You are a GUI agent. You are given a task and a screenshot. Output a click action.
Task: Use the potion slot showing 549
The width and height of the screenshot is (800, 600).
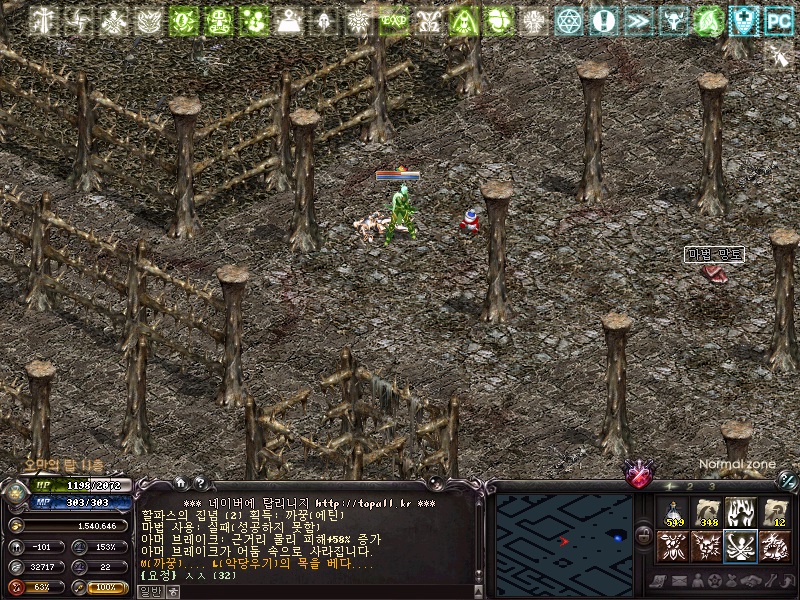pos(673,513)
